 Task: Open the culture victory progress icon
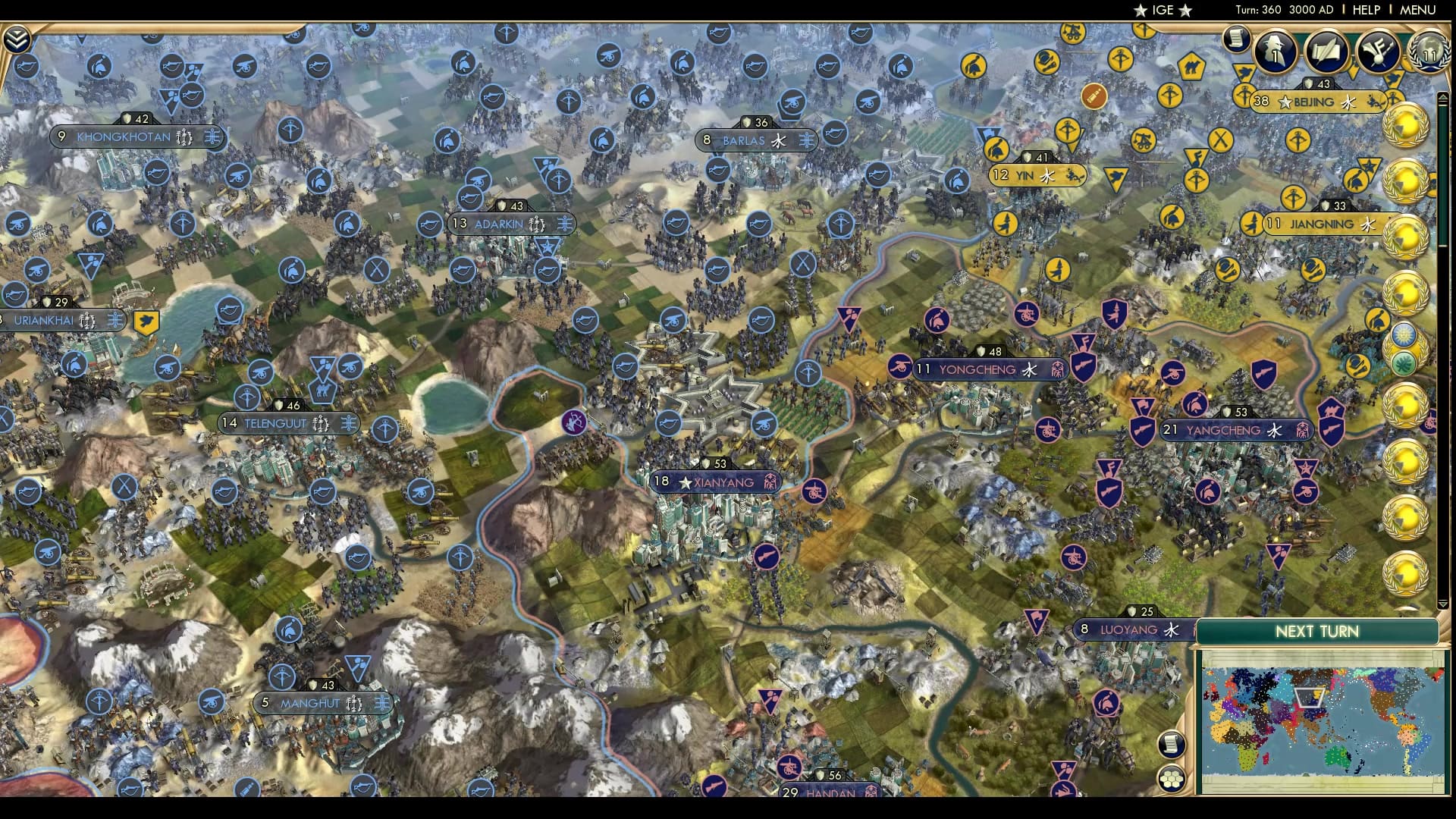click(1380, 52)
